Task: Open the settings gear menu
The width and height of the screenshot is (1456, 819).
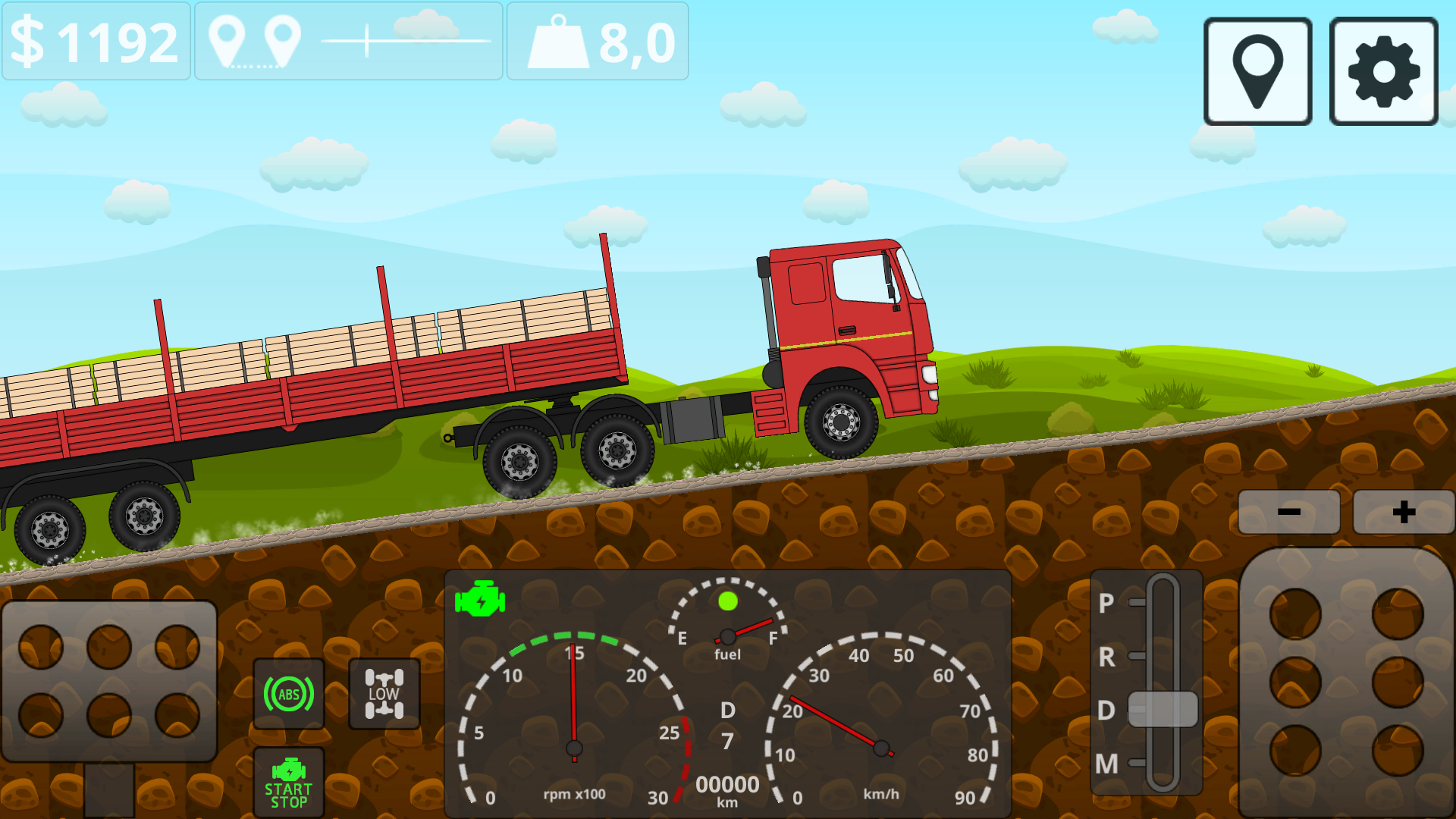Action: [x=1382, y=69]
